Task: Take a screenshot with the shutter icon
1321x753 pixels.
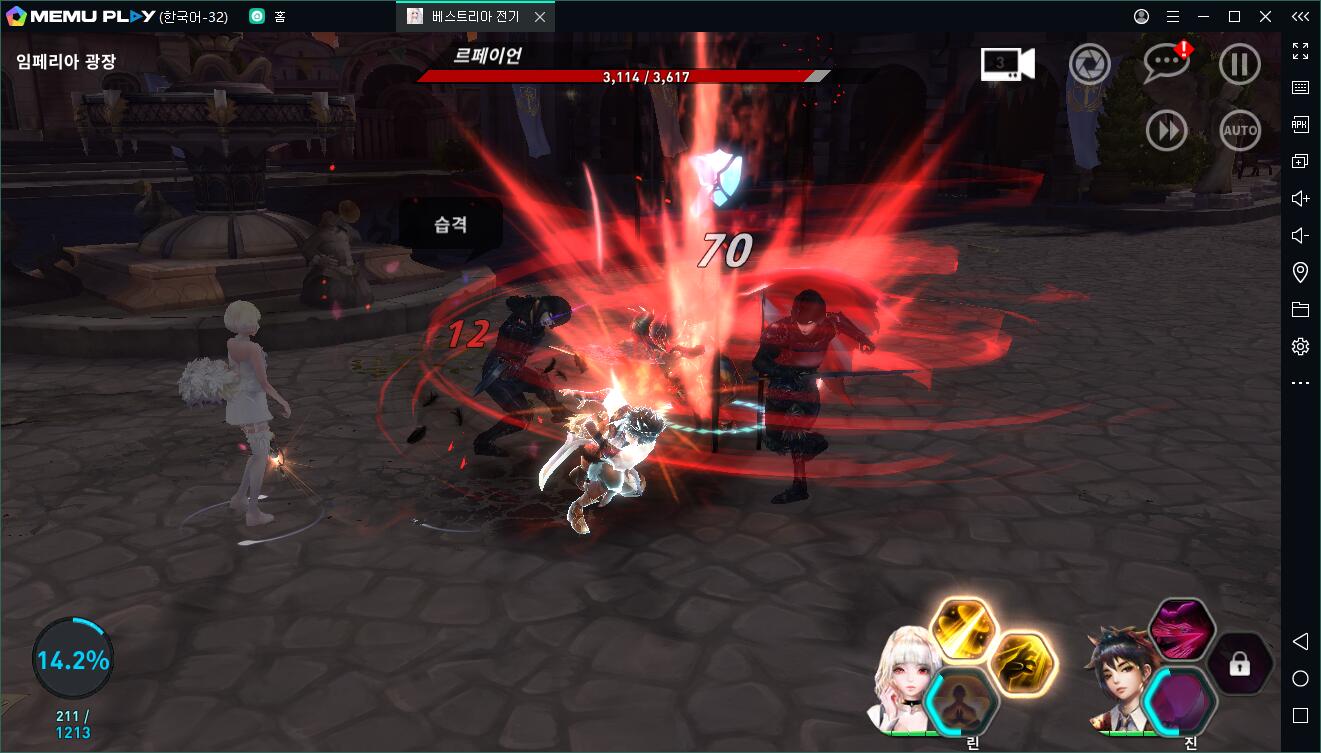Action: [1089, 65]
